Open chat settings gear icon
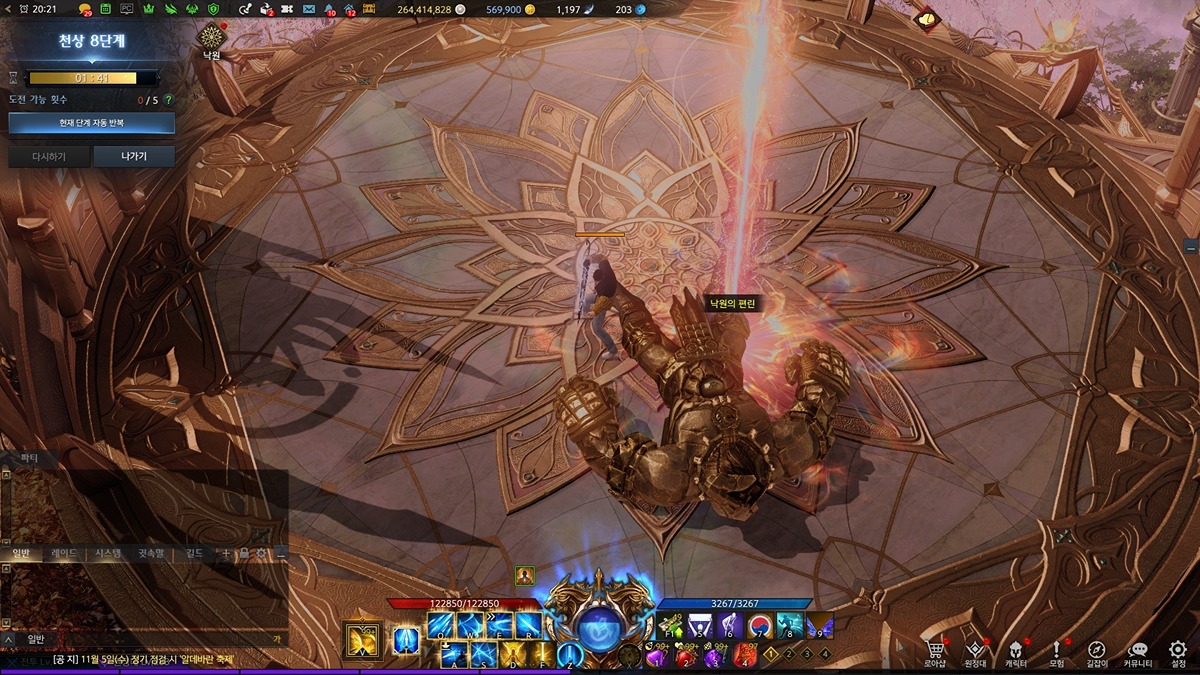The image size is (1200, 675). point(261,553)
